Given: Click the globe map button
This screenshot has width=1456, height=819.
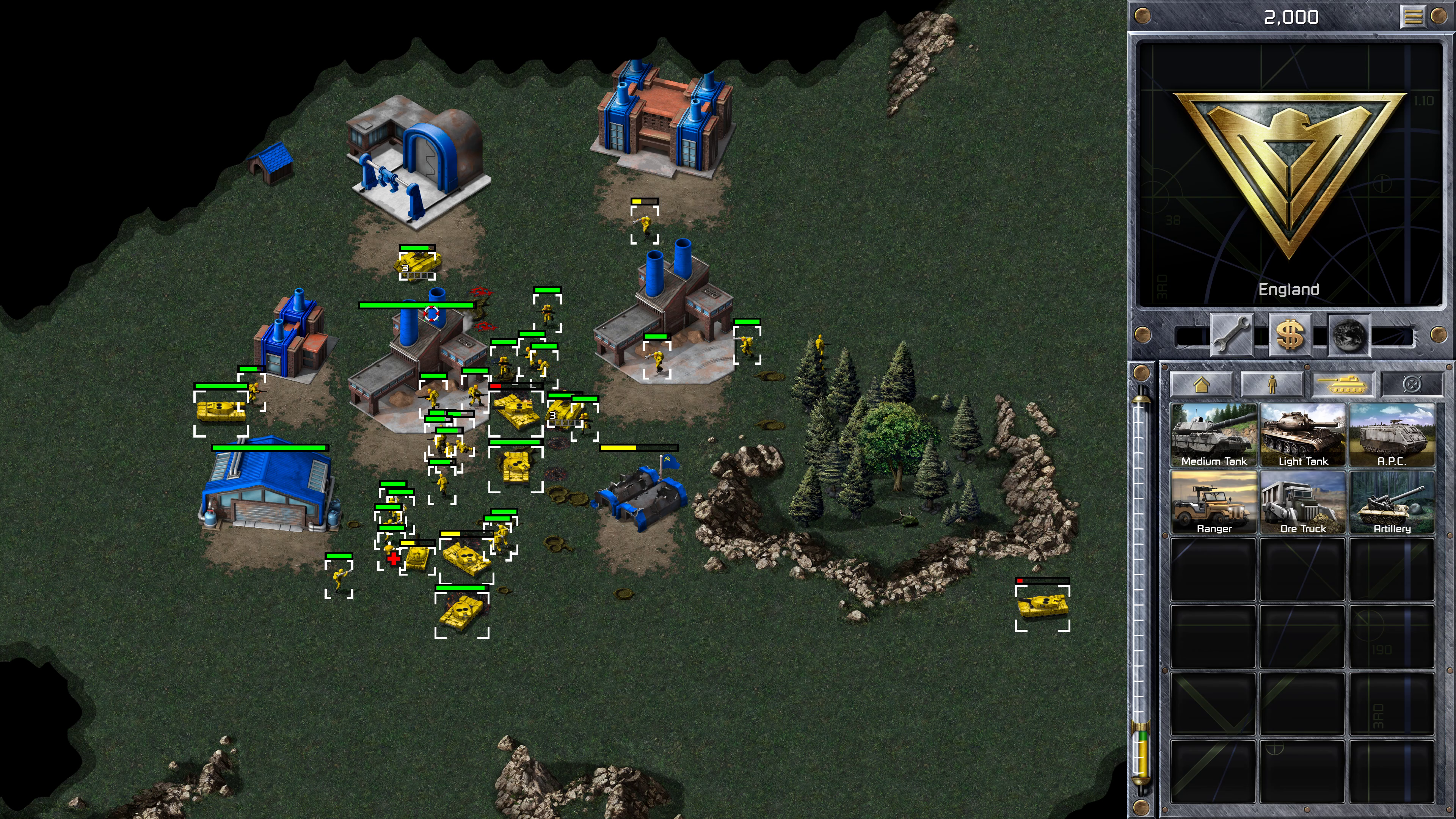Looking at the screenshot, I should (x=1349, y=335).
